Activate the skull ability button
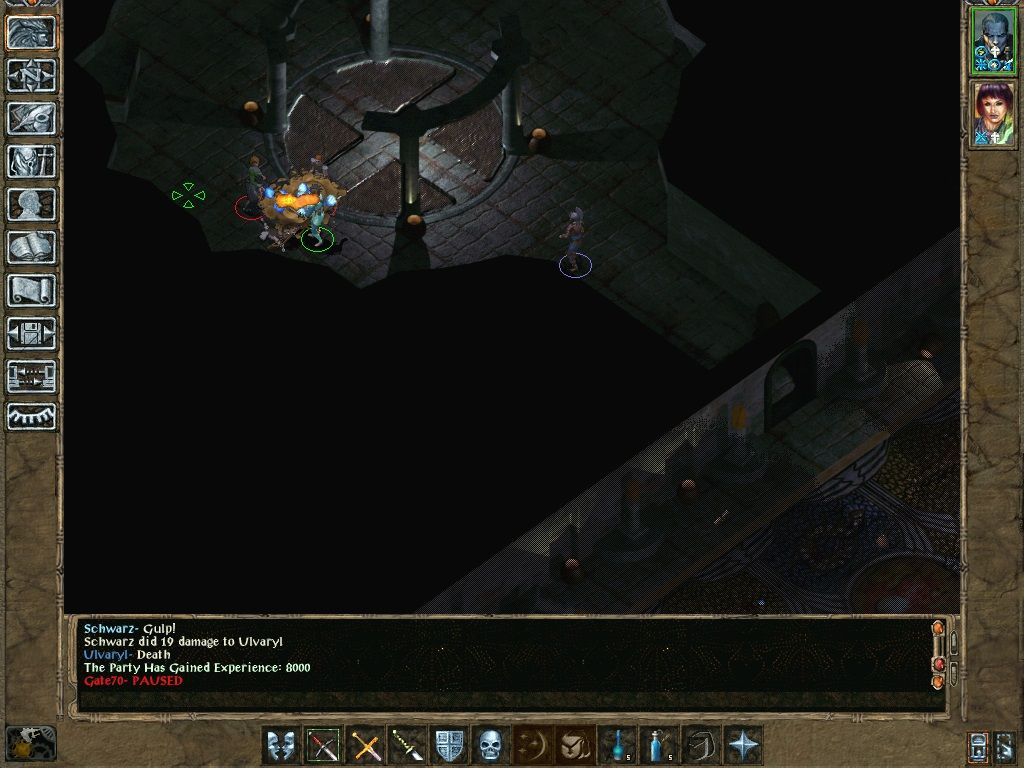The width and height of the screenshot is (1024, 768). (x=490, y=745)
